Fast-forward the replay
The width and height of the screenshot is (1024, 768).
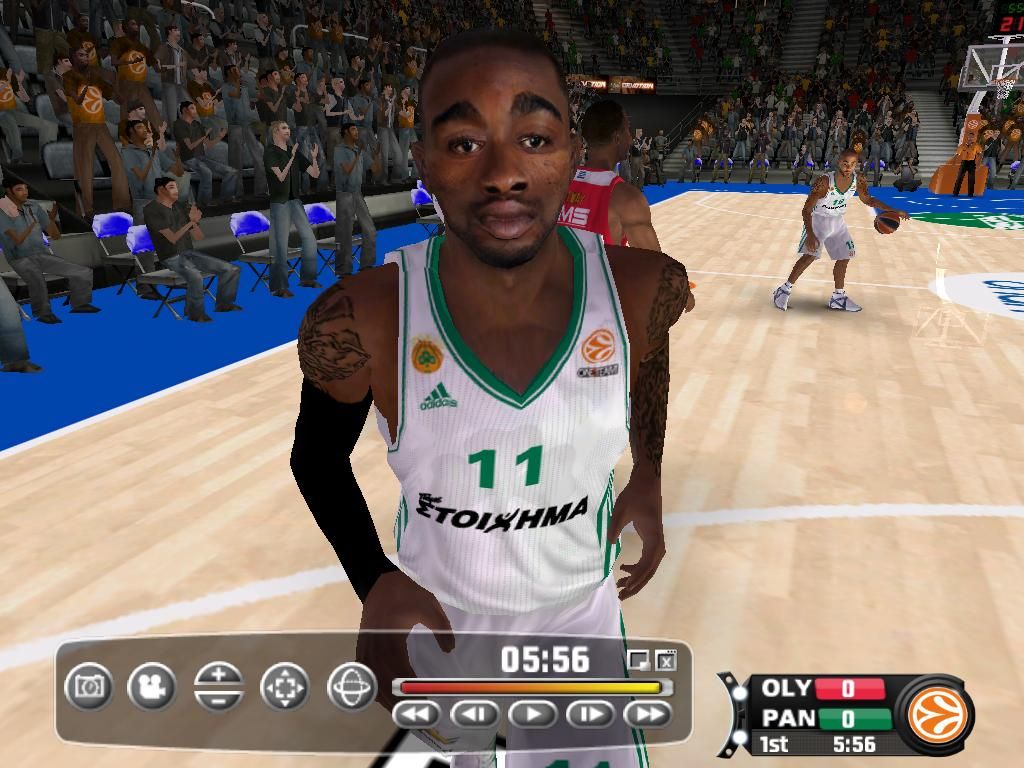click(x=648, y=714)
